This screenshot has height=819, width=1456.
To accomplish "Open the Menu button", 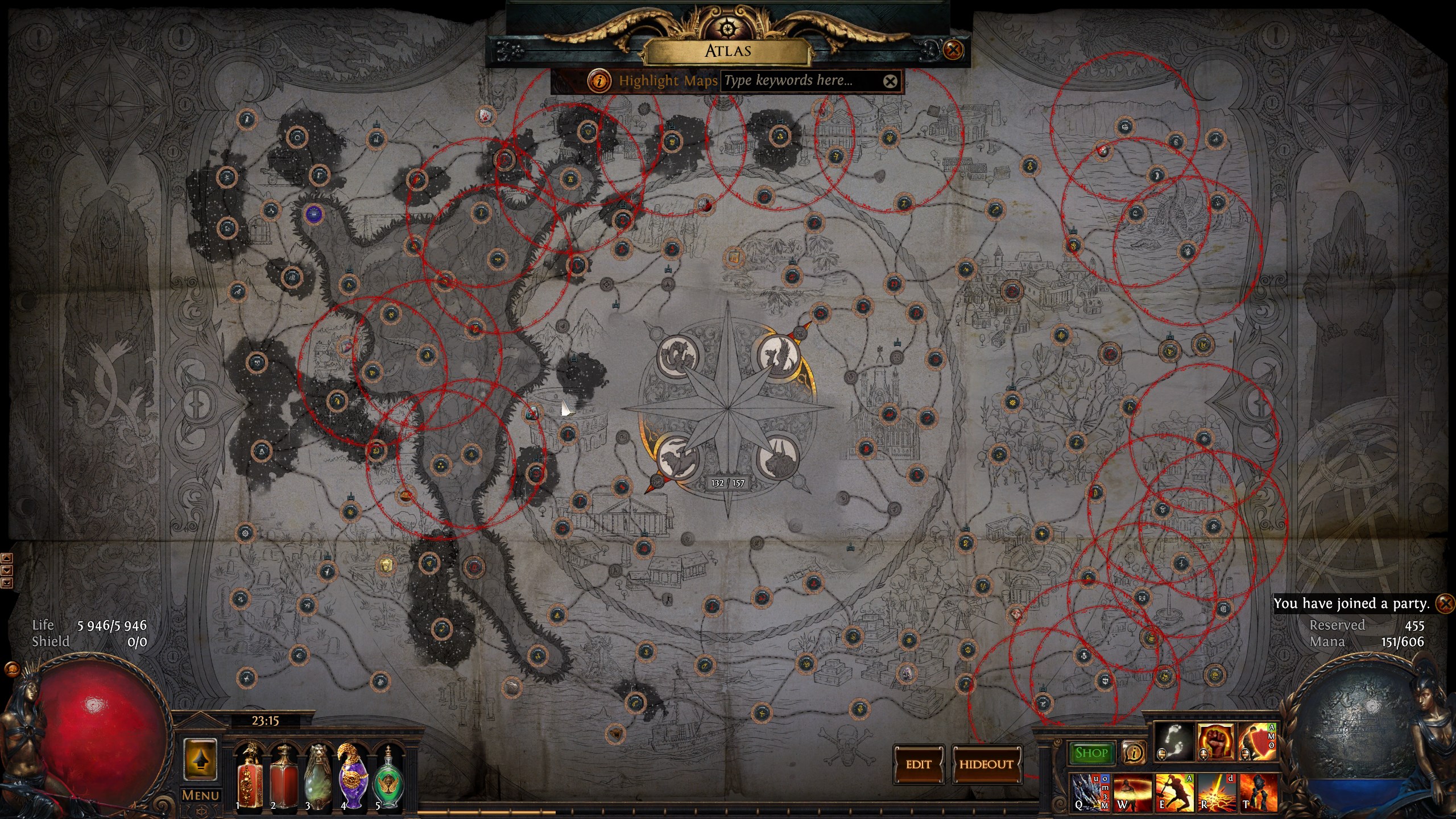I will (200, 795).
